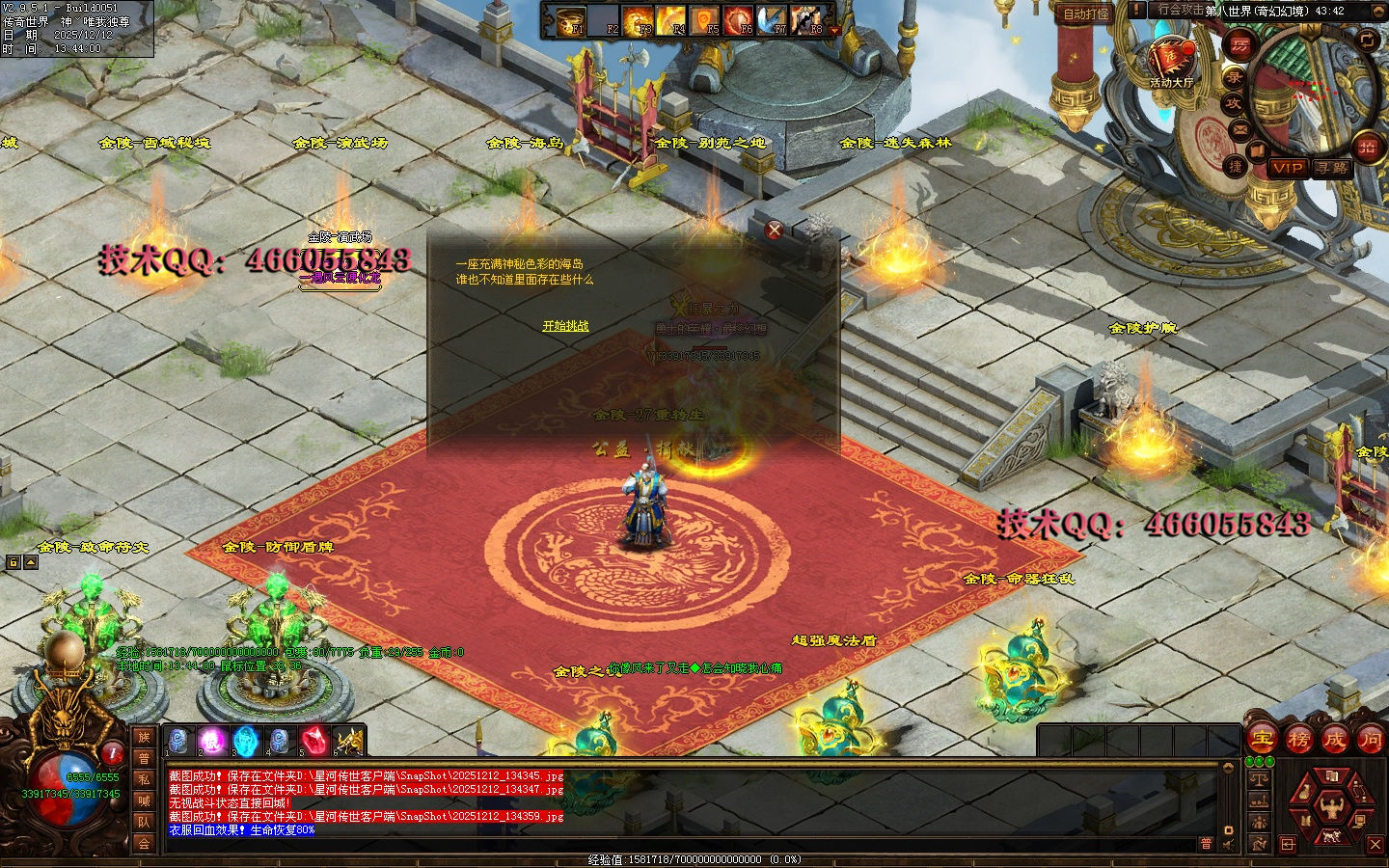Switch chat to the 队 team channel

144,822
